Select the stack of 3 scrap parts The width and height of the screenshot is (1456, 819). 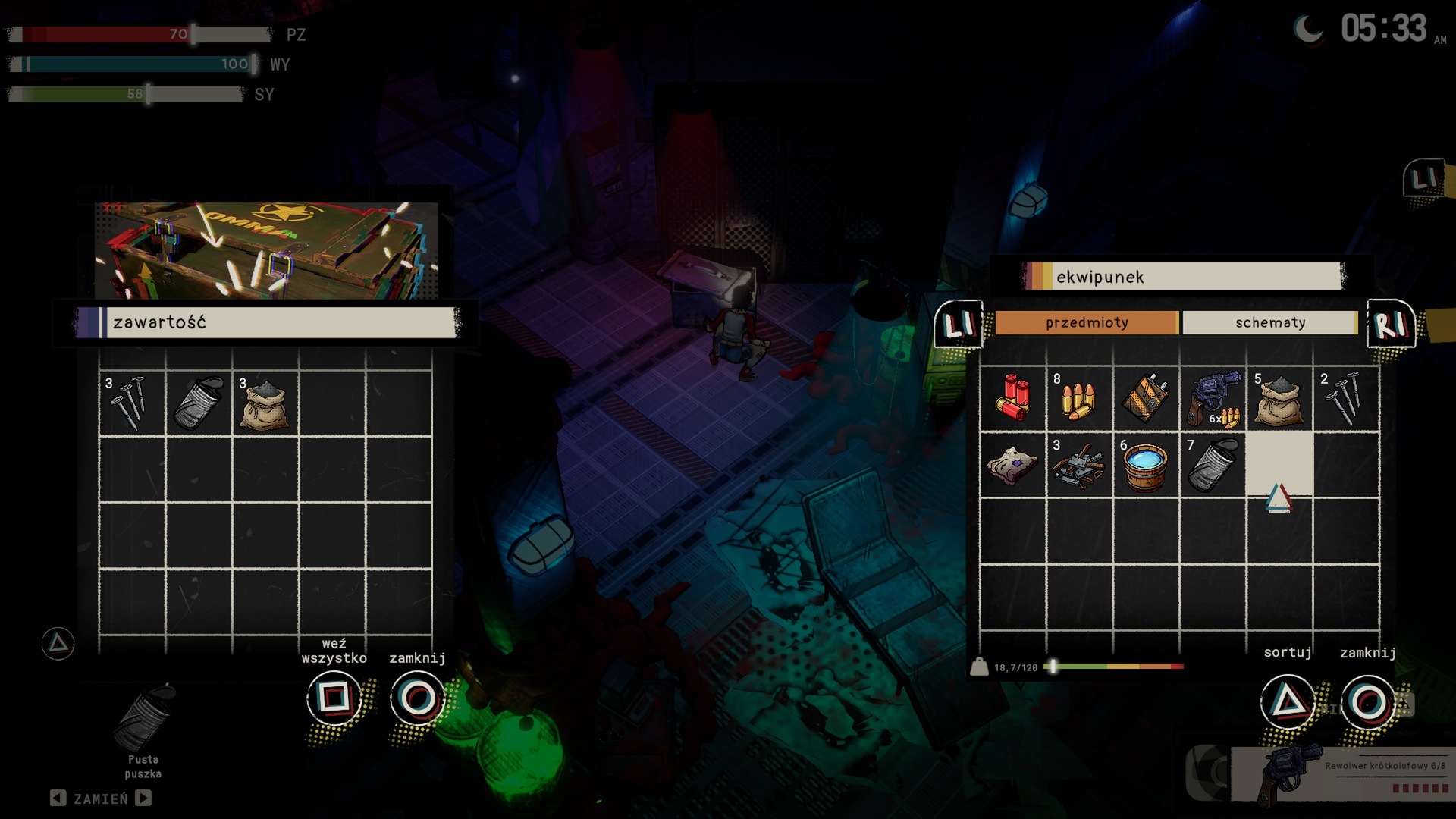[x=1078, y=465]
